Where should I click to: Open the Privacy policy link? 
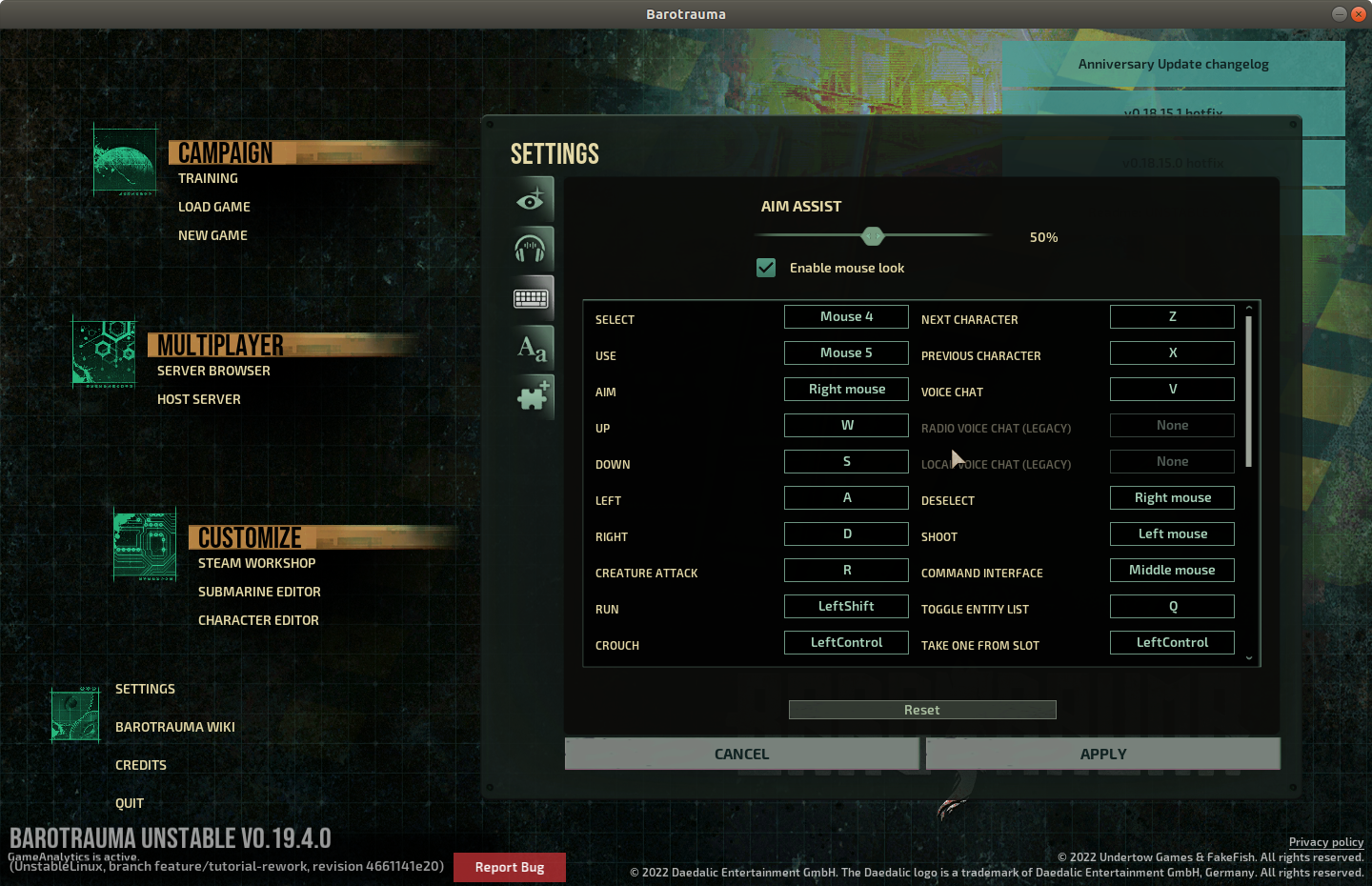[x=1326, y=842]
